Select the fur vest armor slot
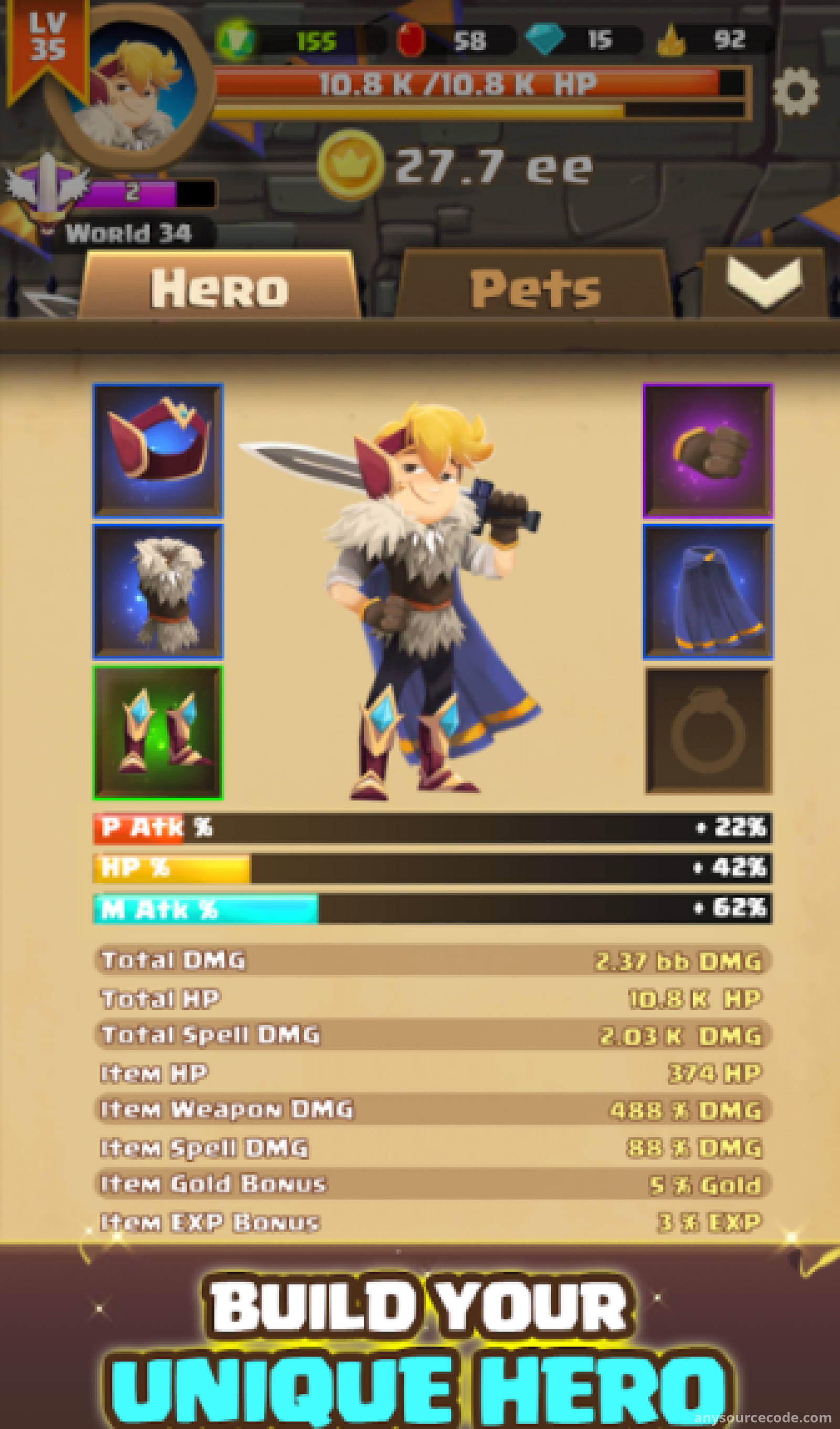The width and height of the screenshot is (840, 1429). point(158,591)
